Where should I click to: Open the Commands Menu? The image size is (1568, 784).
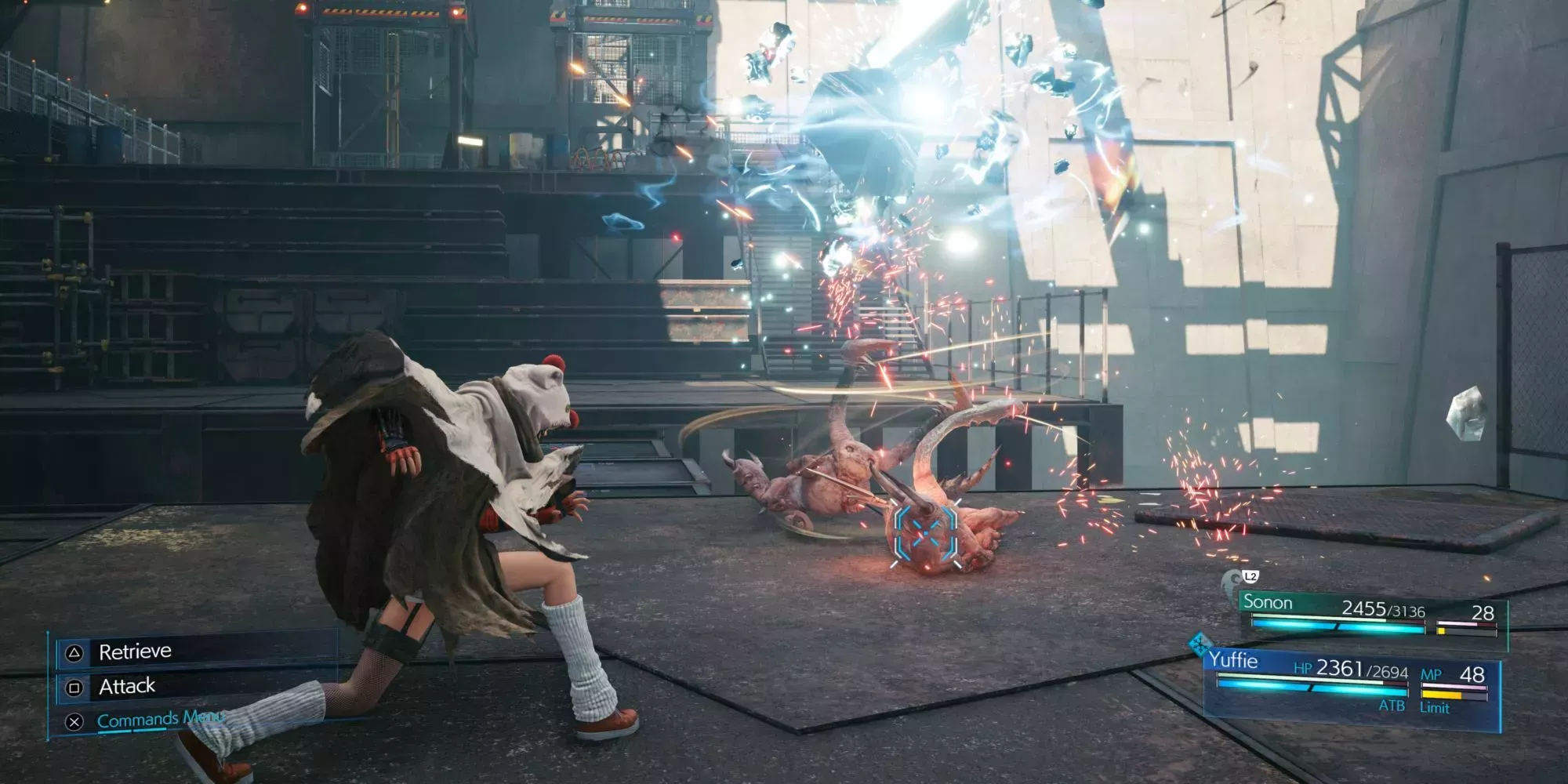[147, 720]
